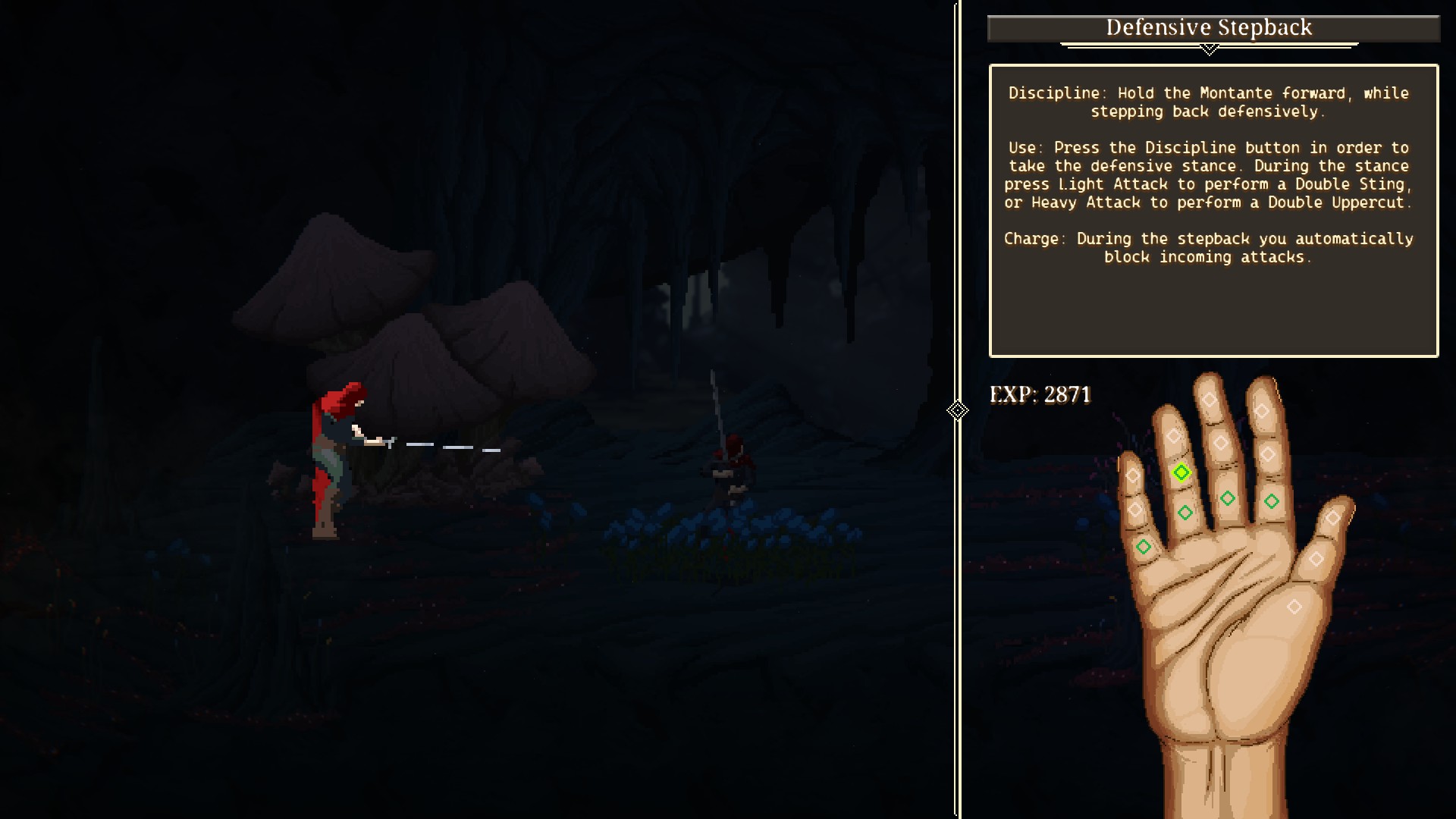The width and height of the screenshot is (1456, 819).
Task: Pick the green node at pinky finger base
Action: [1144, 547]
